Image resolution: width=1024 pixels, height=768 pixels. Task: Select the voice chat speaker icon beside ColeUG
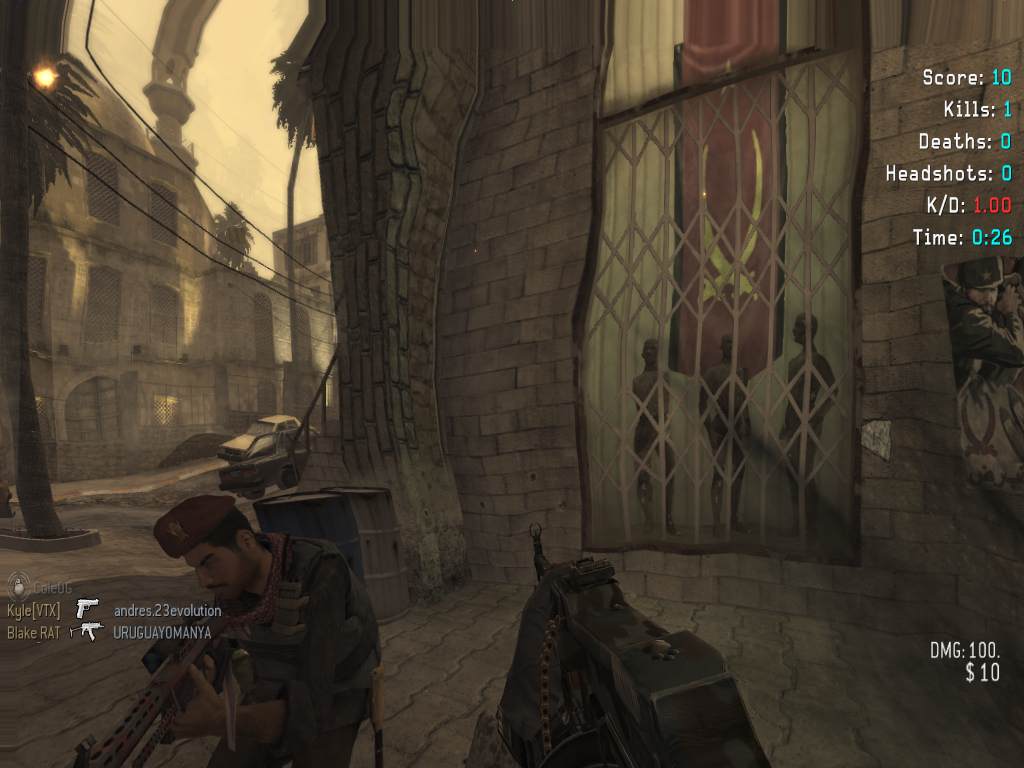click(x=16, y=588)
